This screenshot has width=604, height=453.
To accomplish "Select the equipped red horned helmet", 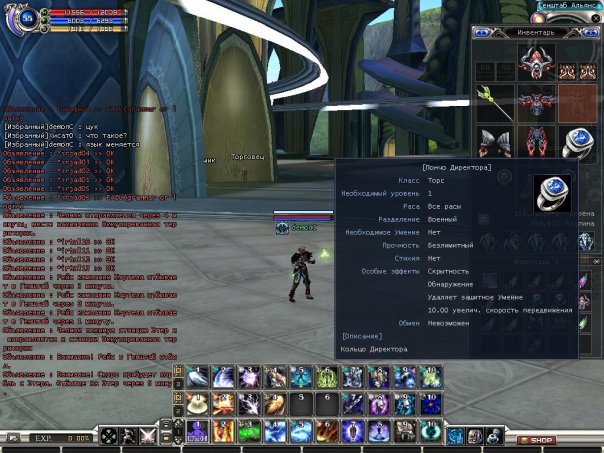I will click(536, 62).
